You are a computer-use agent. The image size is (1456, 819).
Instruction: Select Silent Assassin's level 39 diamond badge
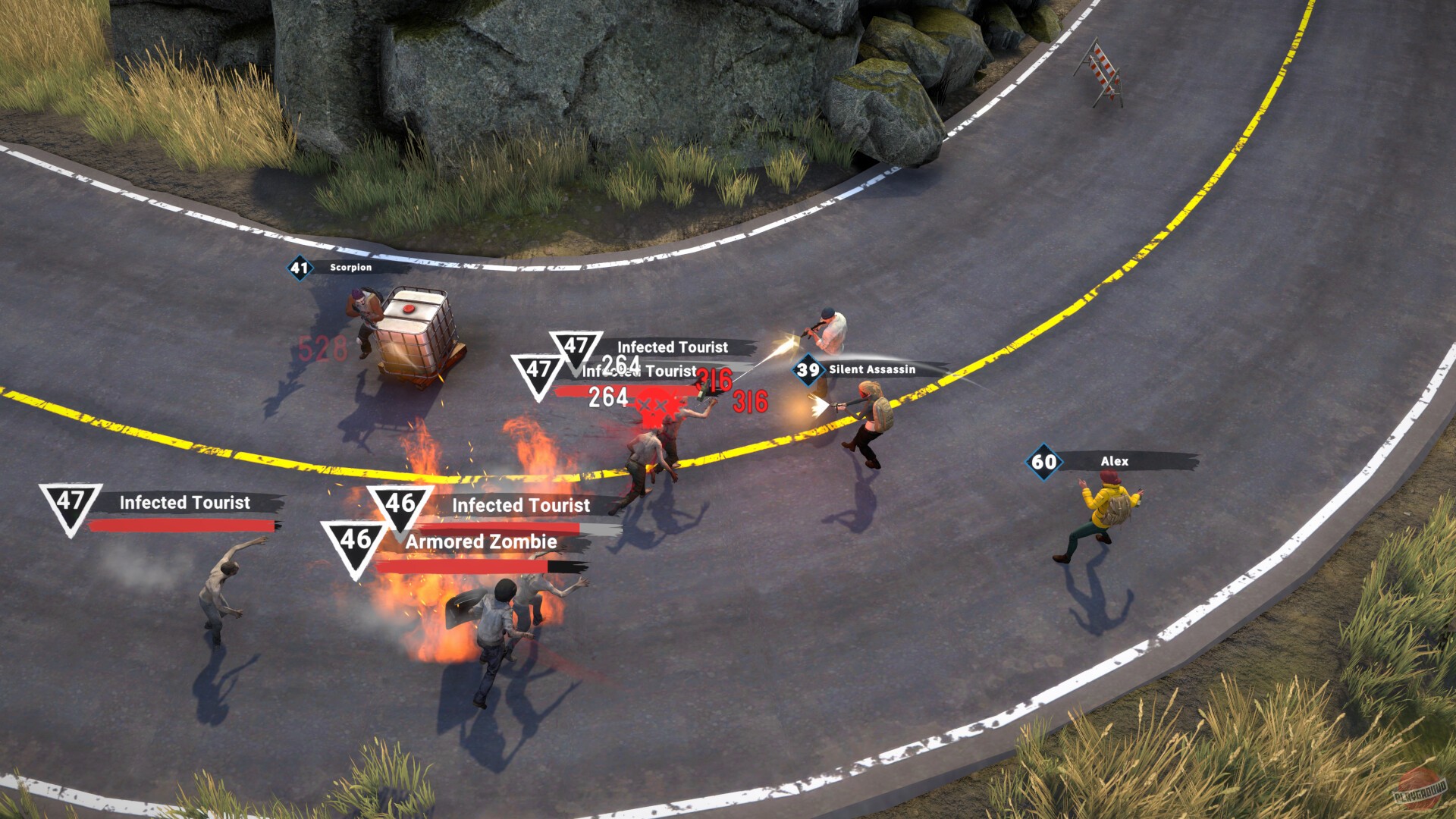coord(808,371)
